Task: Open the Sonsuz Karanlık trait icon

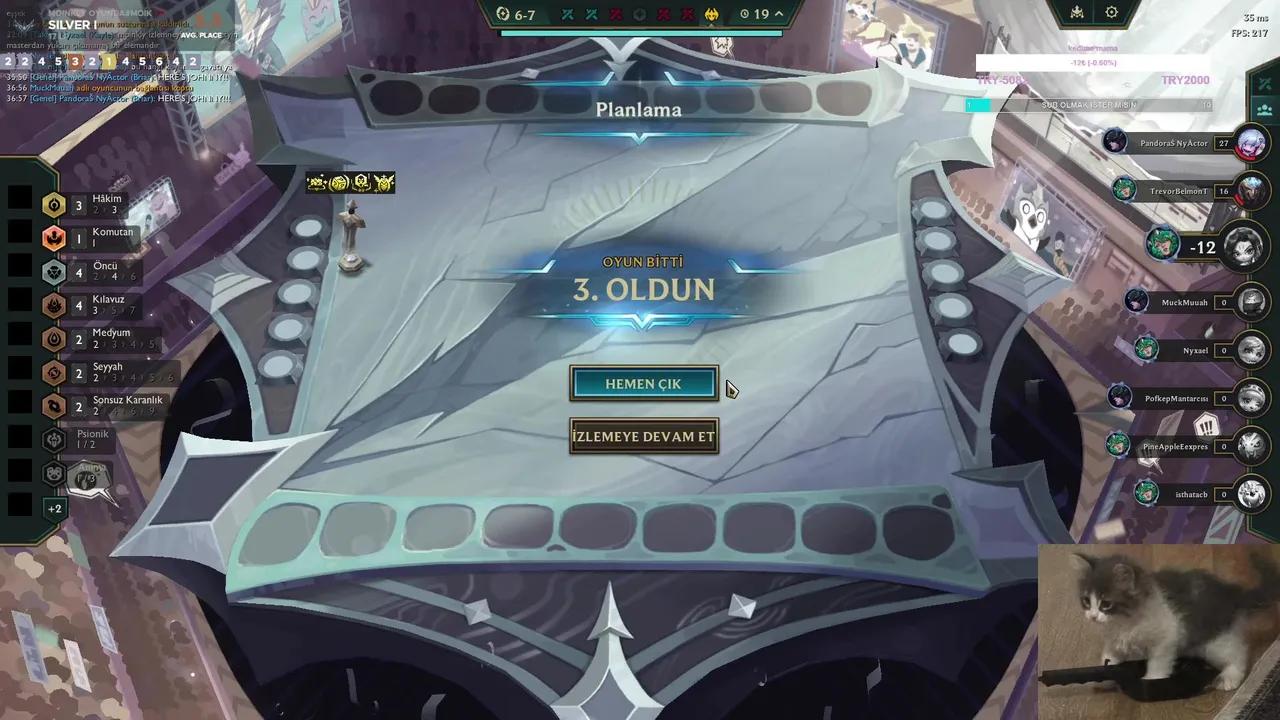Action: point(54,405)
